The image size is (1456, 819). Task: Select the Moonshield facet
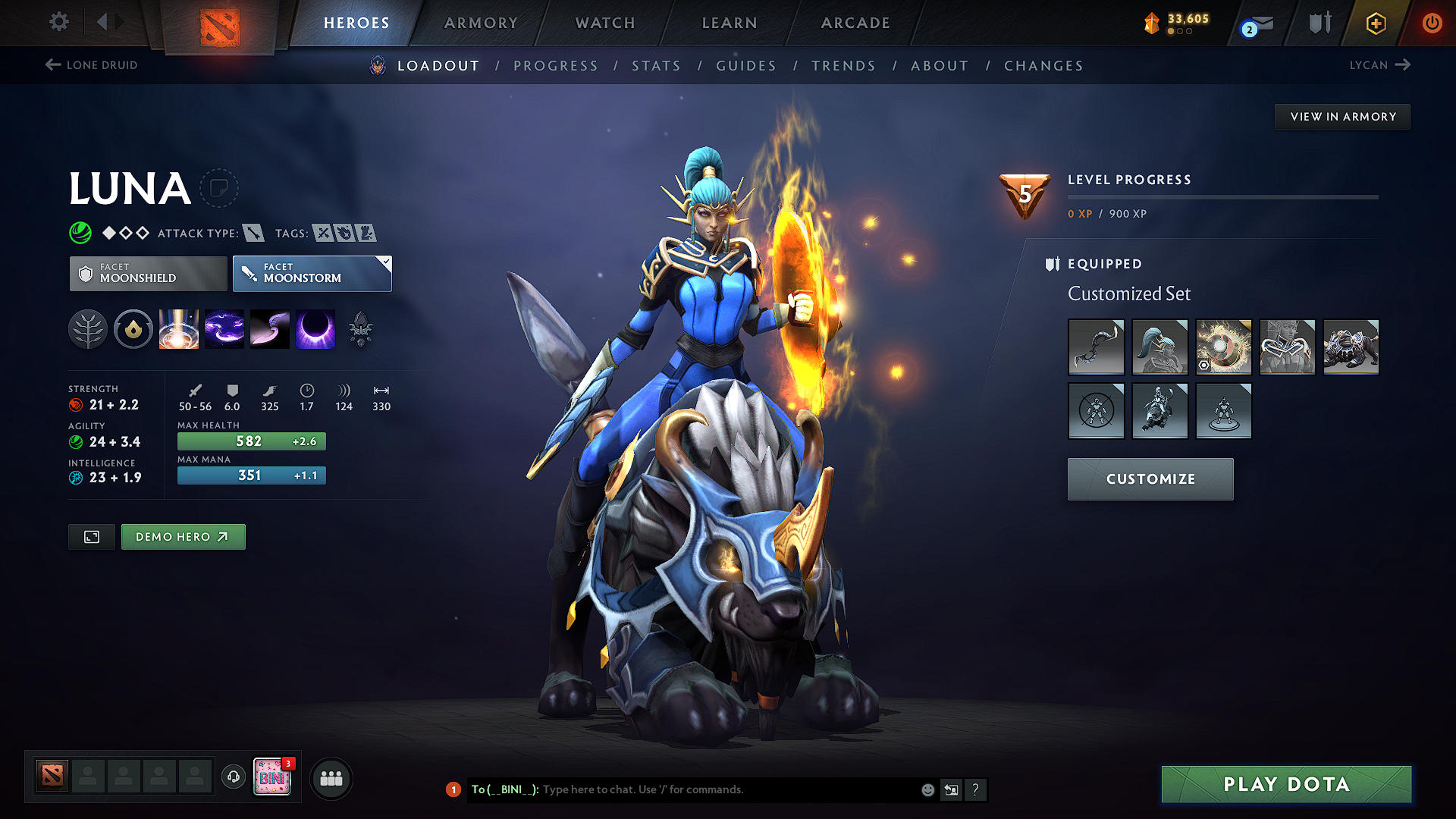(147, 273)
